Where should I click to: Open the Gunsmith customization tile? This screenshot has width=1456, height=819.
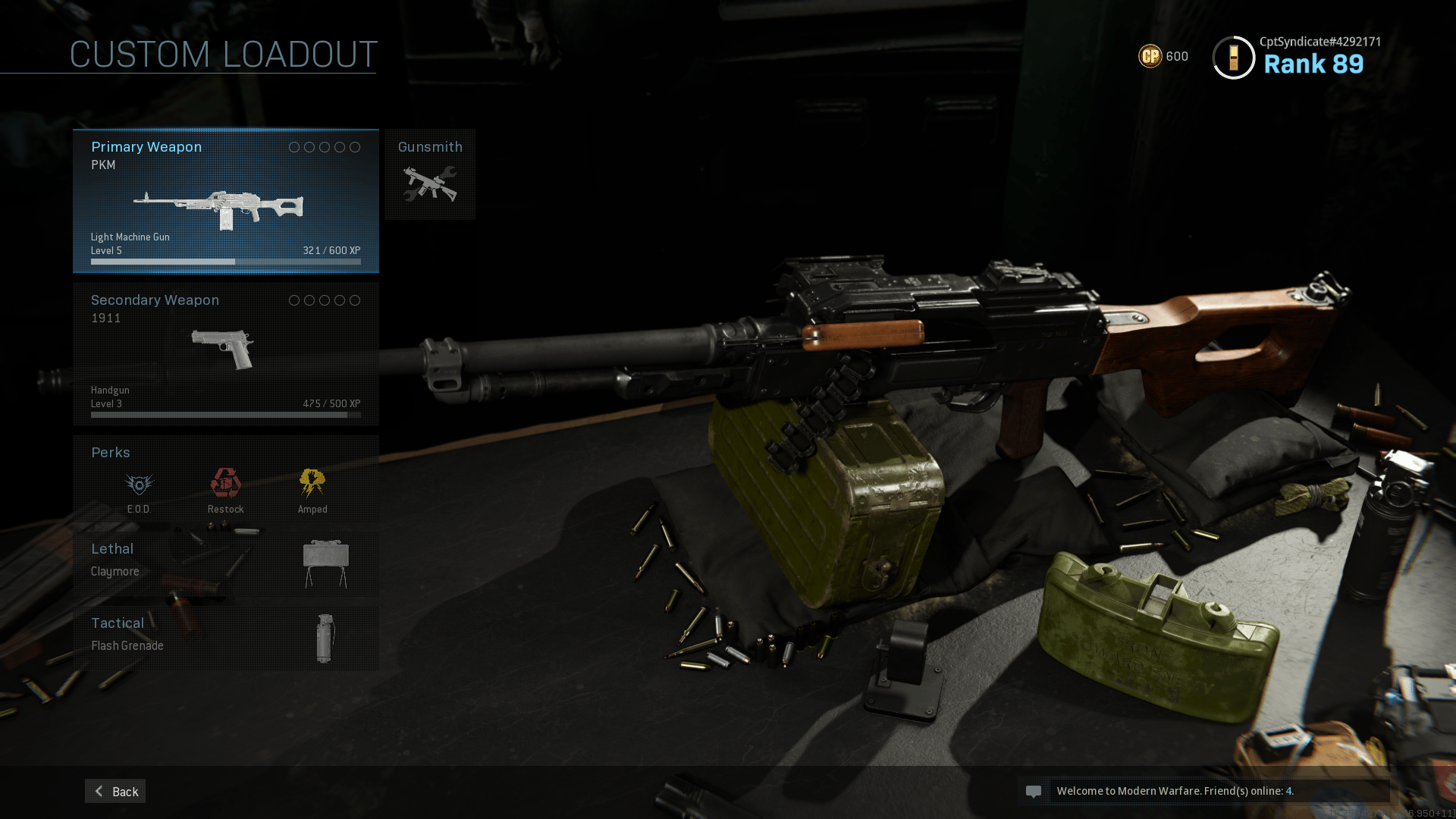430,174
